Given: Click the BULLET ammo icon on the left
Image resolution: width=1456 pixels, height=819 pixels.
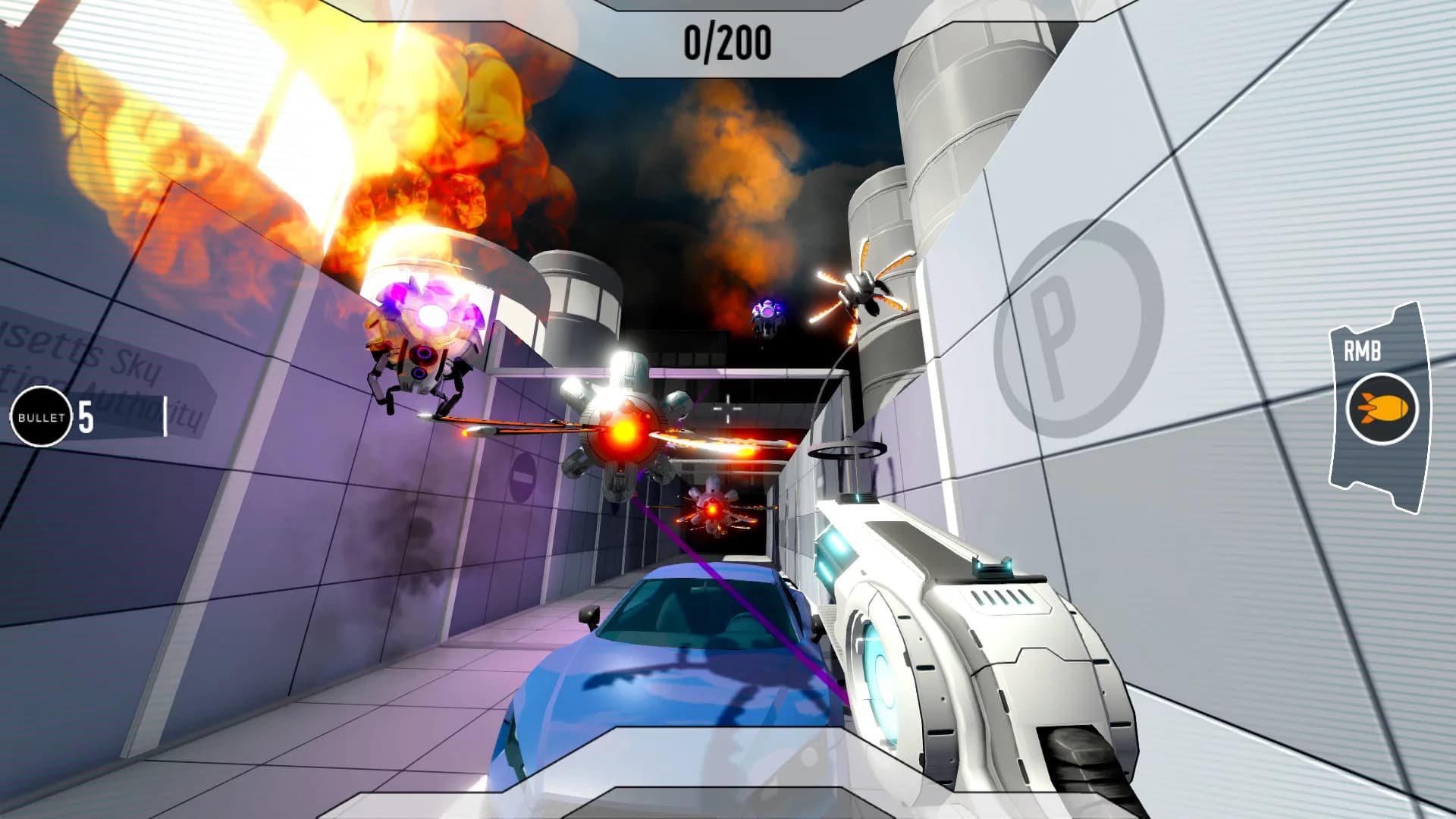Looking at the screenshot, I should 42,416.
